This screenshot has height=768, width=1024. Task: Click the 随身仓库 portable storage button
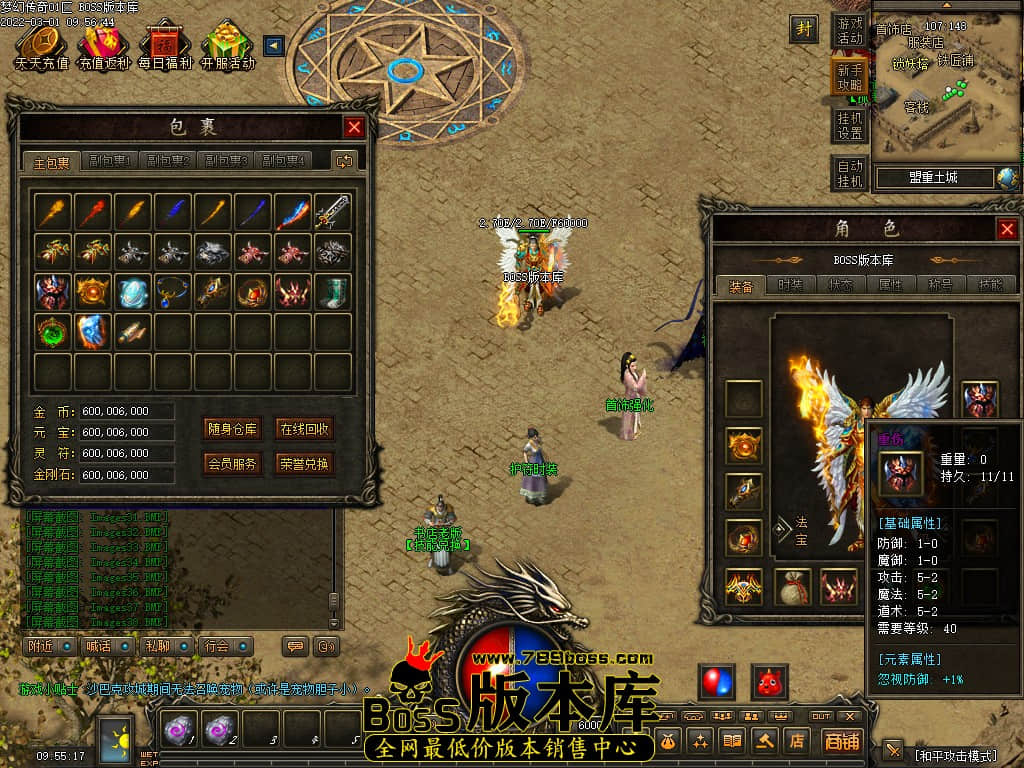[x=232, y=429]
